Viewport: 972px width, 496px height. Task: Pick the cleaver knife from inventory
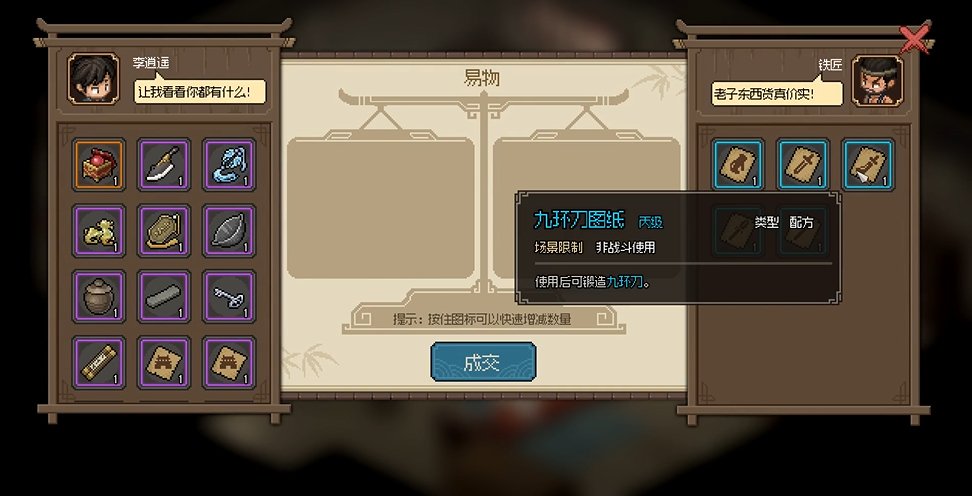[x=163, y=165]
